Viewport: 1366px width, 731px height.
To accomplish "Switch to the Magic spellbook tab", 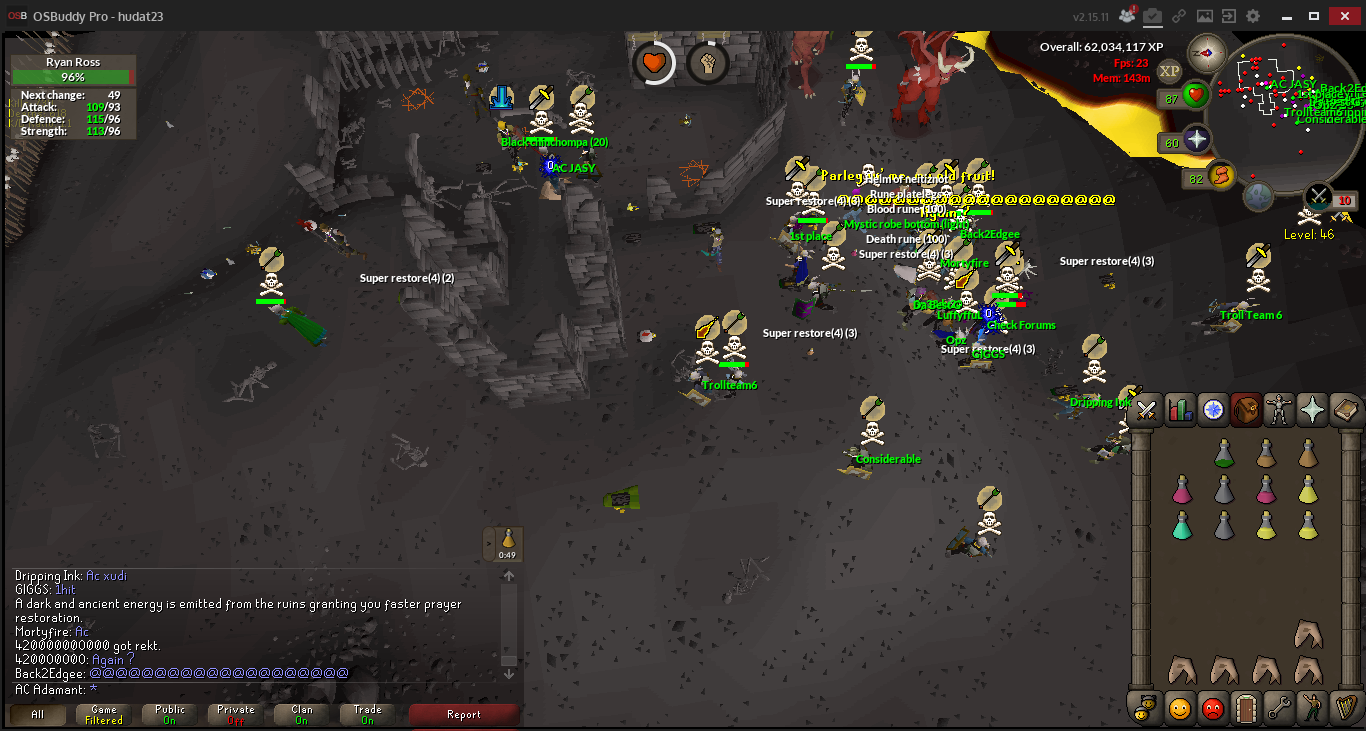I will tap(1346, 410).
